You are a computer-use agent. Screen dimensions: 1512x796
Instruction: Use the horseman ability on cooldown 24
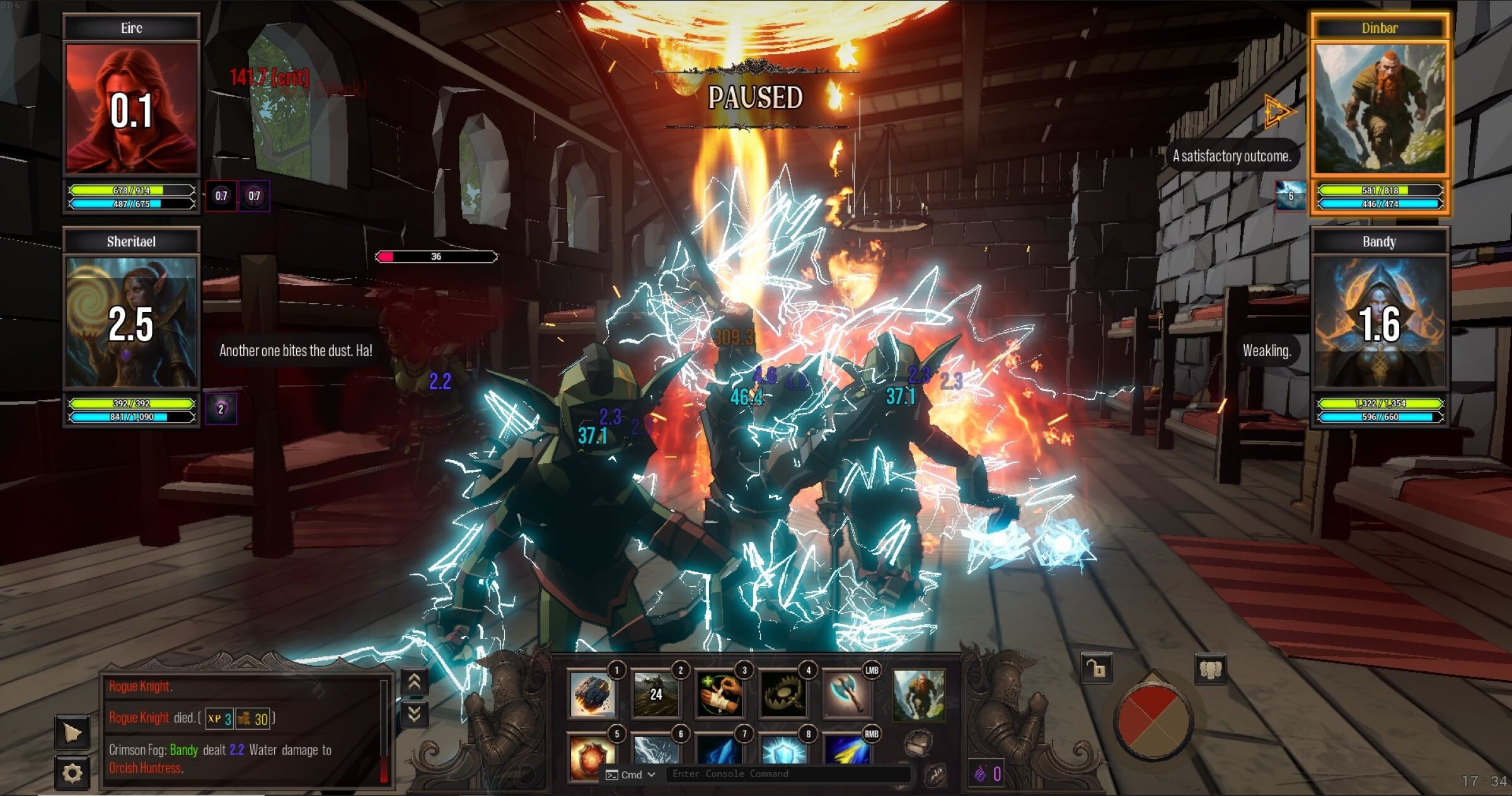[x=656, y=695]
